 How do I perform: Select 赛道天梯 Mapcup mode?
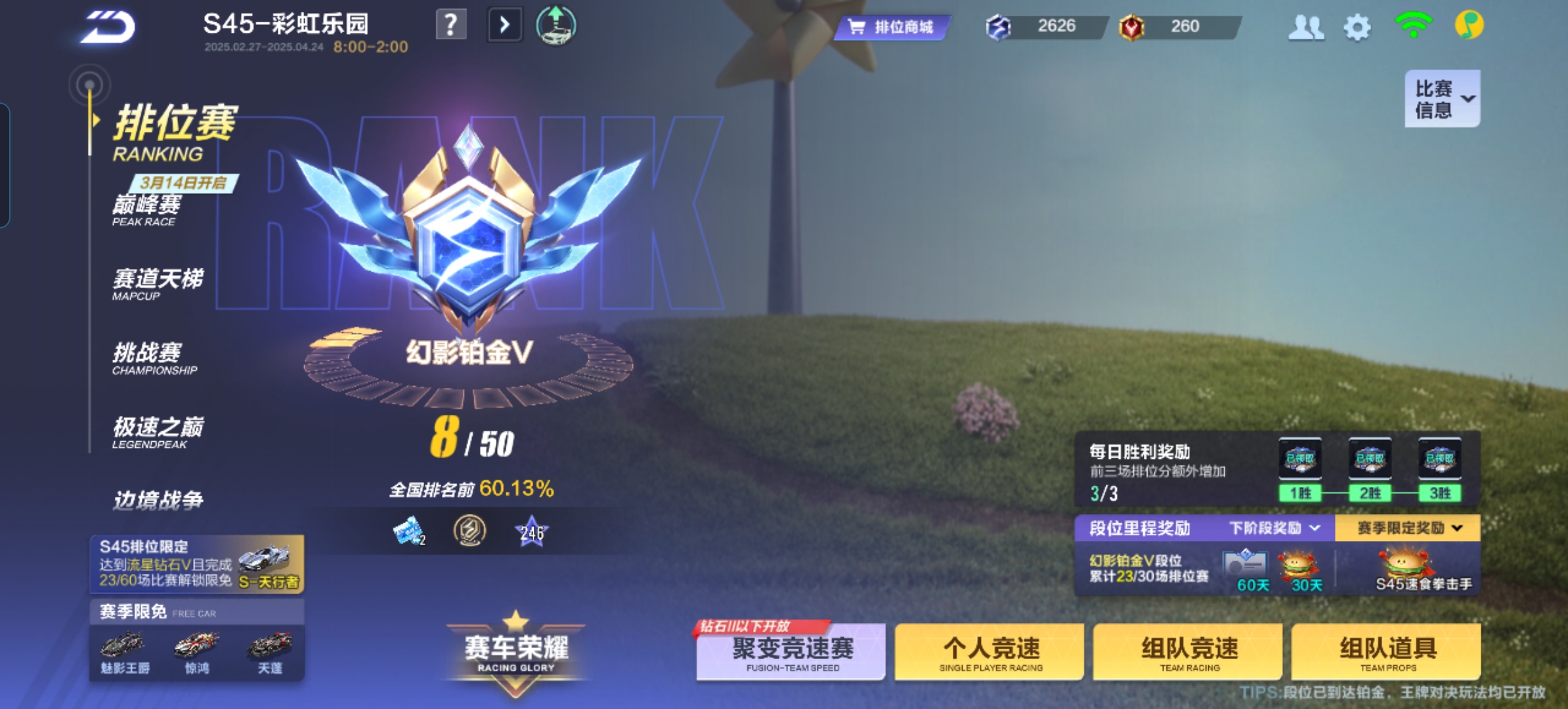tap(158, 284)
